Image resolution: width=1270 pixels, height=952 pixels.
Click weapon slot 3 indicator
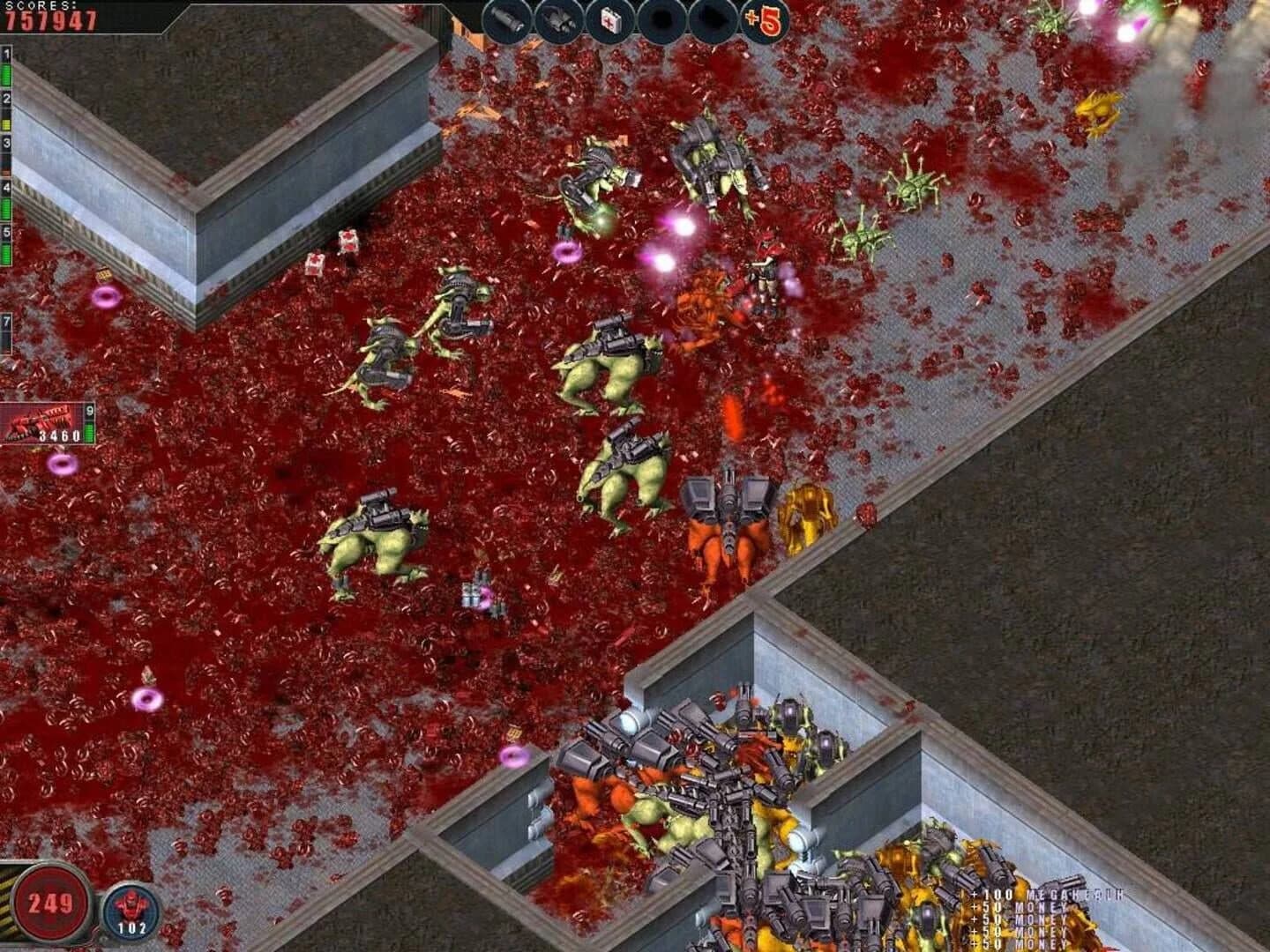(7, 142)
